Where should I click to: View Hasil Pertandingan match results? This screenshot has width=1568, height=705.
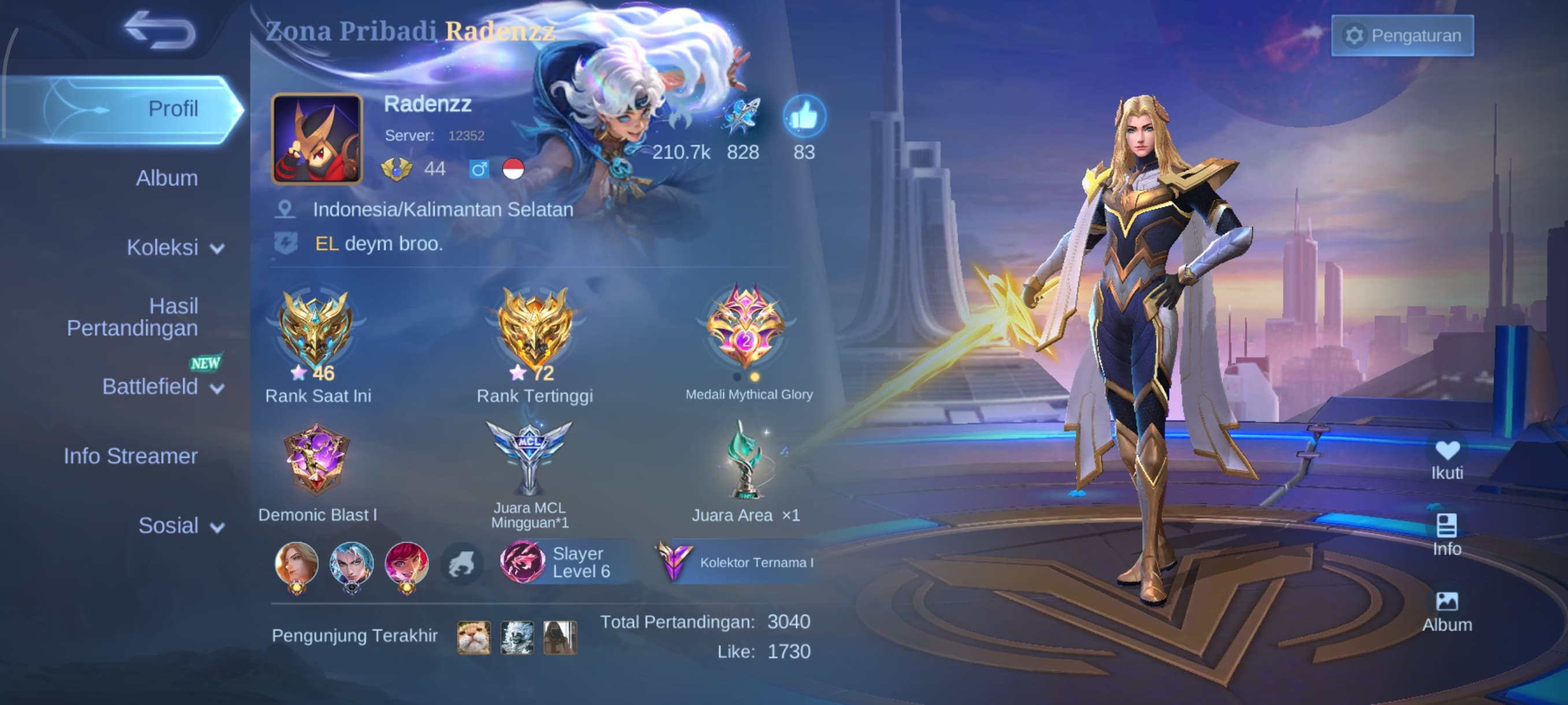click(133, 317)
